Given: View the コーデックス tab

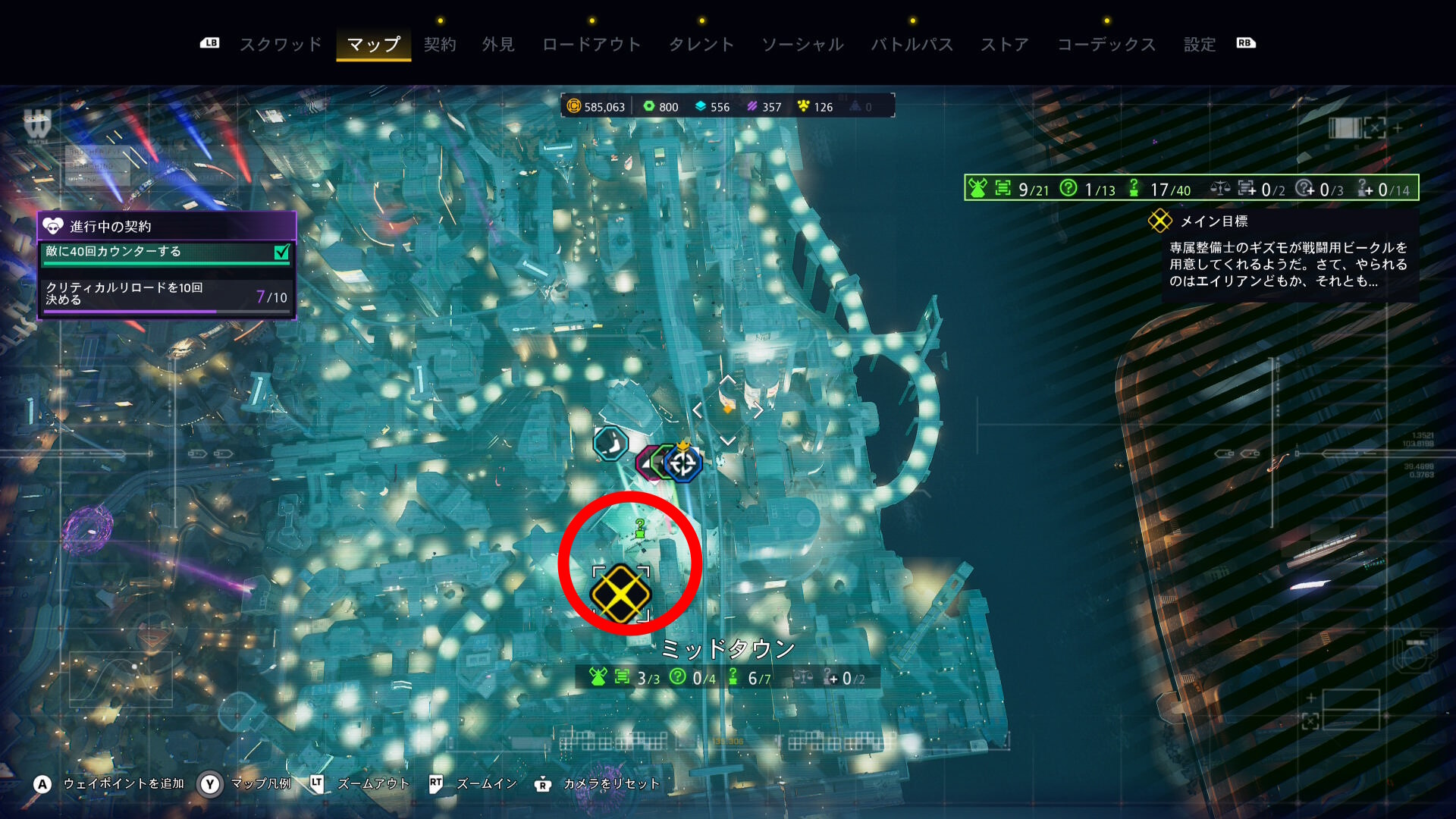Looking at the screenshot, I should (x=1106, y=45).
